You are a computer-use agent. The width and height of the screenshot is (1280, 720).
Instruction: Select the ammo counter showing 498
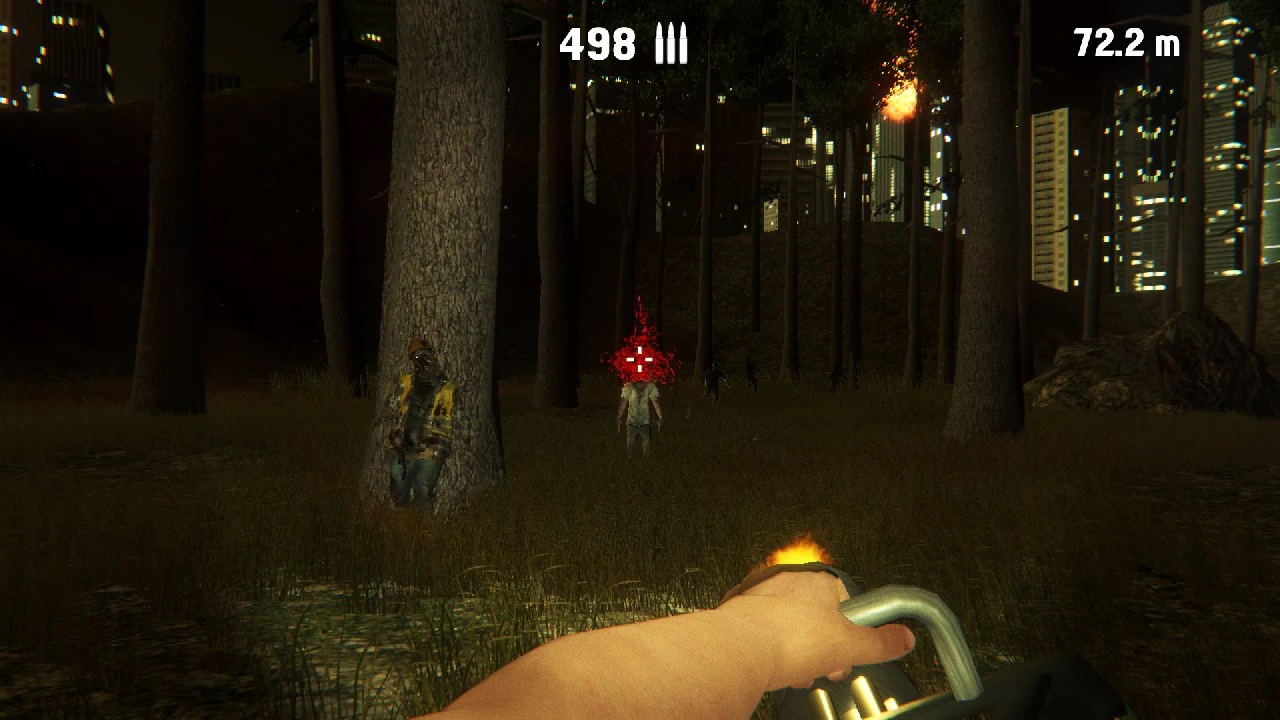(x=598, y=44)
